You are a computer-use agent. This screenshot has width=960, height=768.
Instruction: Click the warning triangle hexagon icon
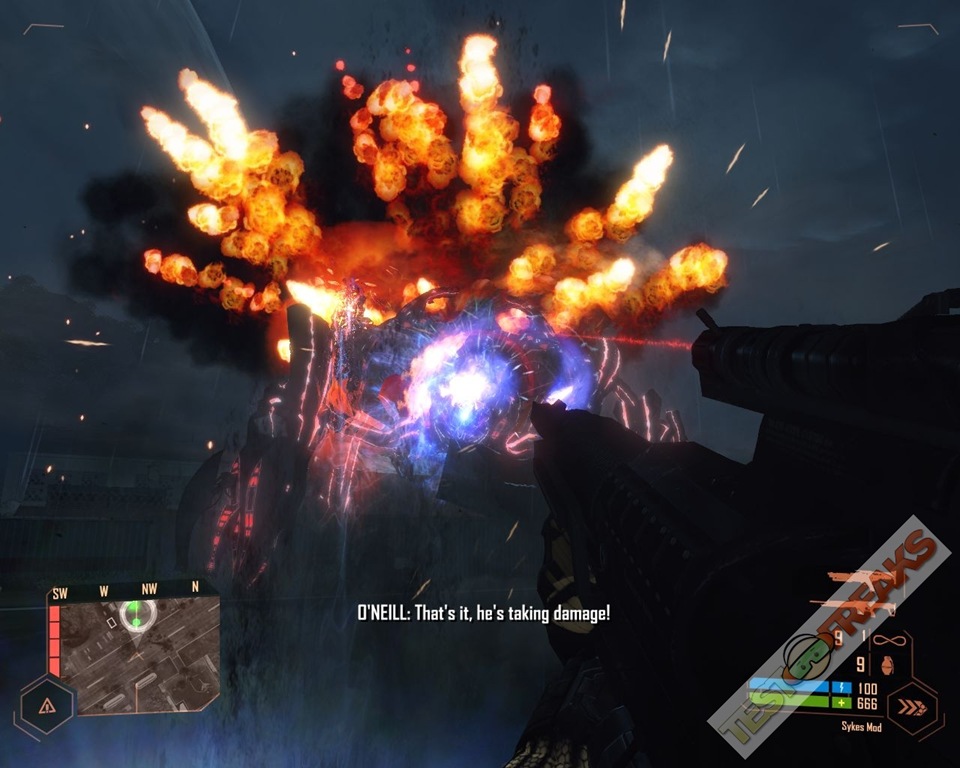46,705
